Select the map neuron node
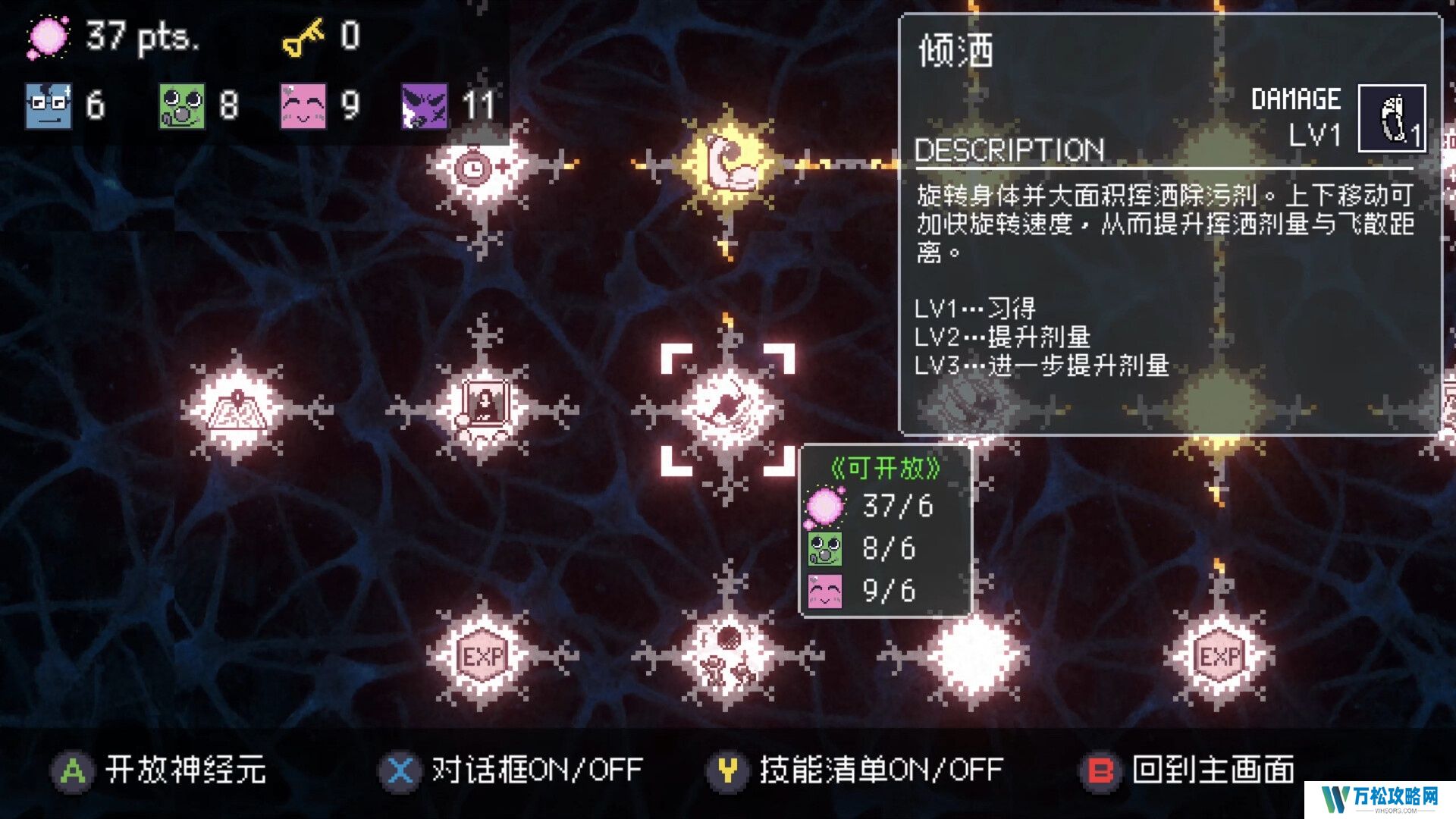The image size is (1456, 819). (237, 409)
